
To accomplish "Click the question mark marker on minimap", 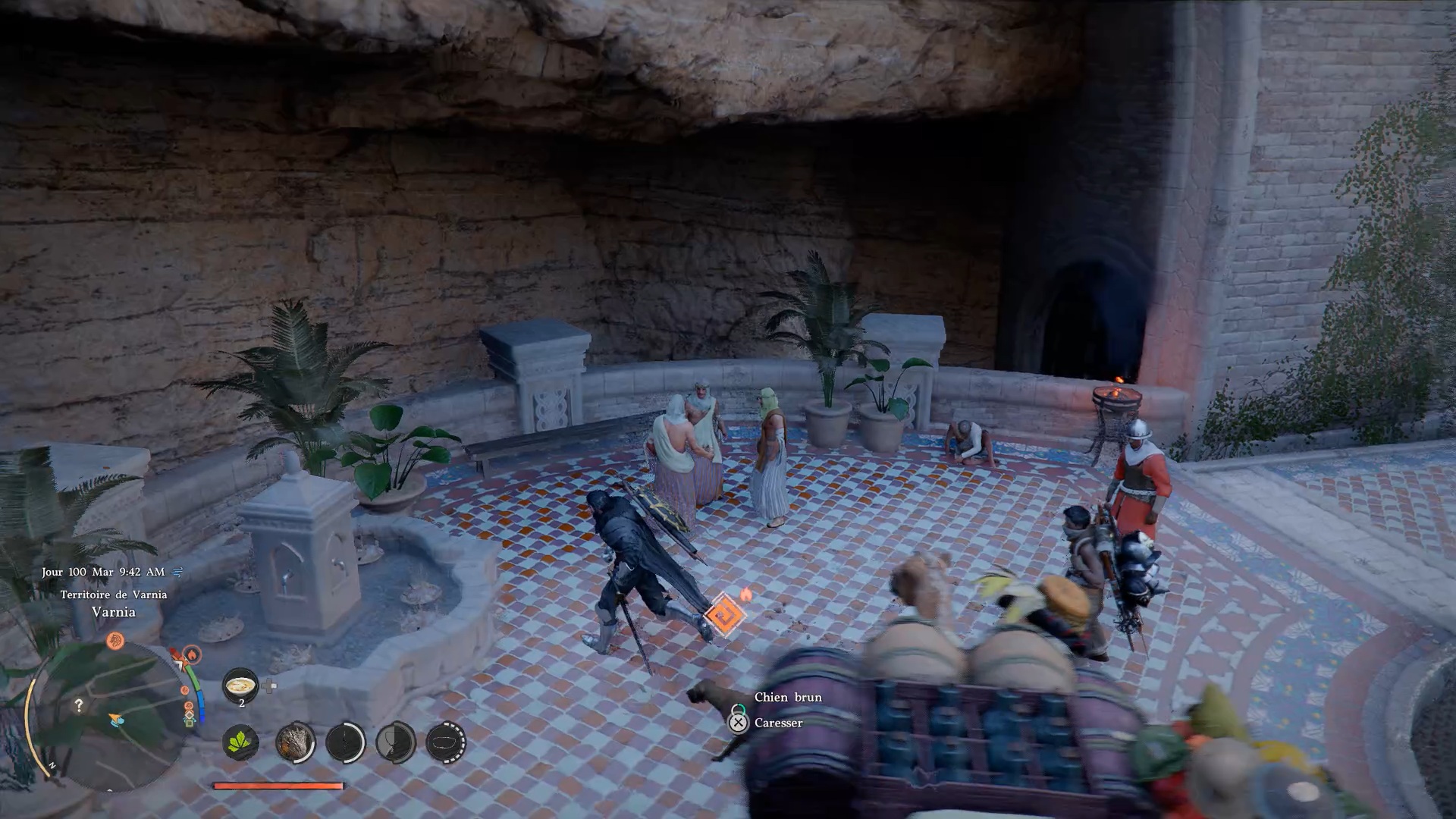I will [x=79, y=705].
